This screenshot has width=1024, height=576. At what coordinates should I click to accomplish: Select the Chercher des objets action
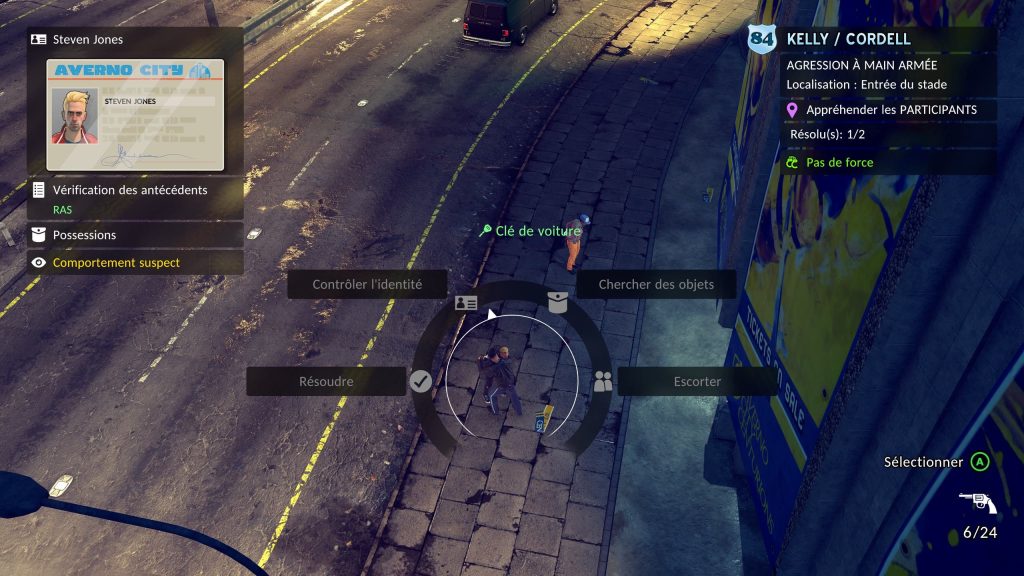click(656, 284)
